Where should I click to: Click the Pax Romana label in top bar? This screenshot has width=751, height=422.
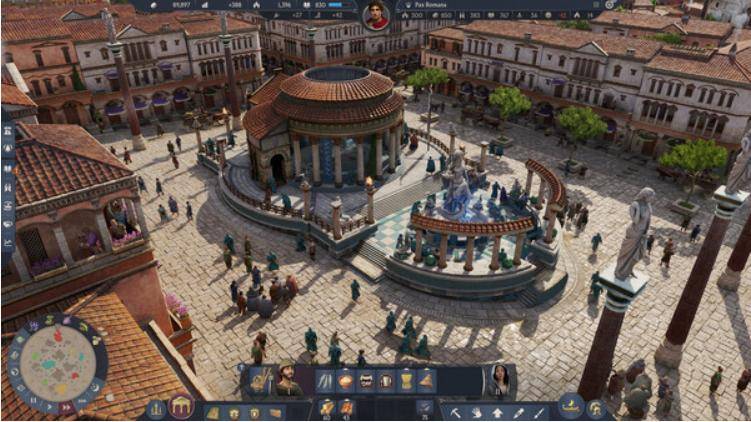pos(431,5)
